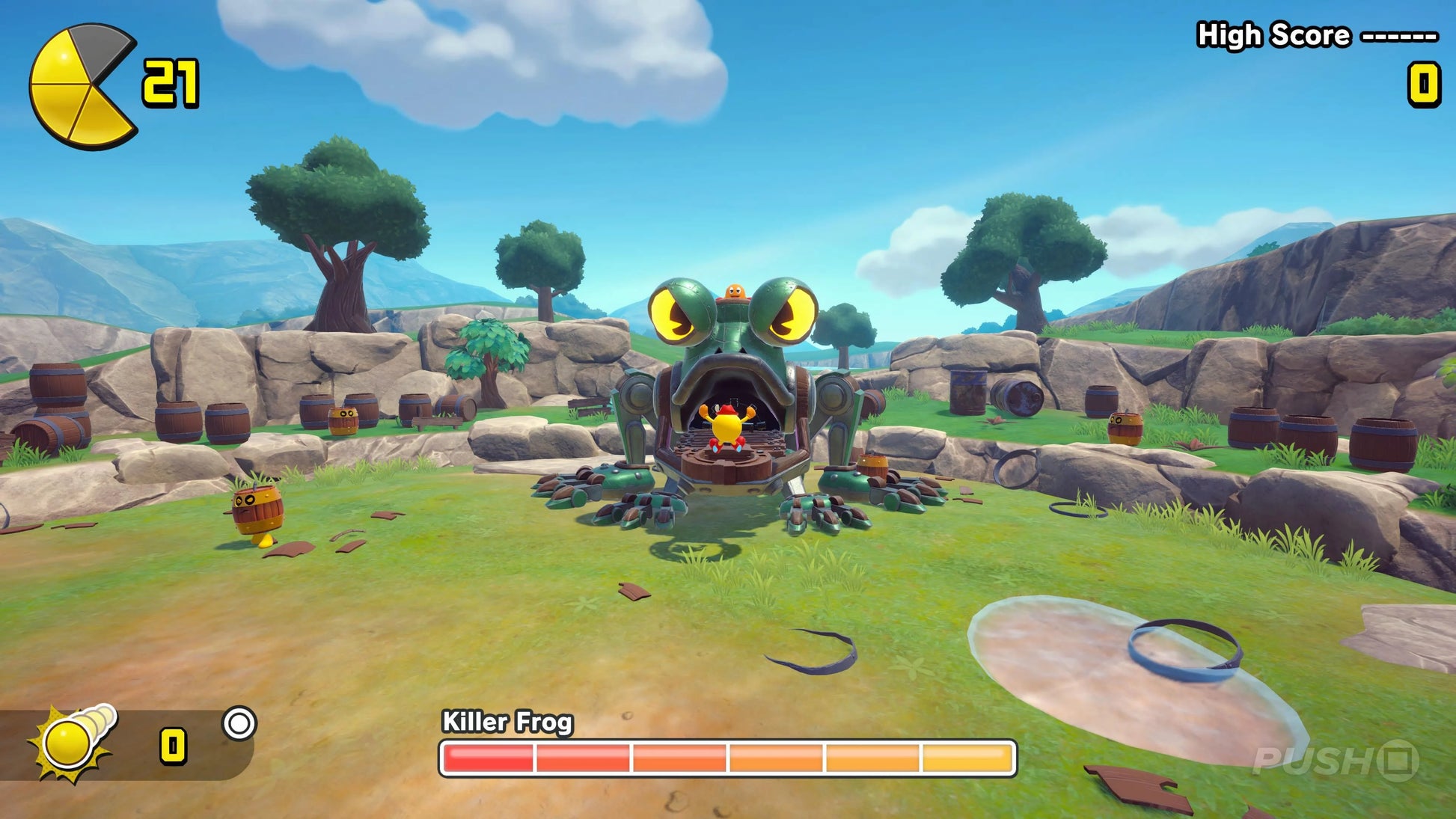
Task: Select the Killer Frog name label
Action: pos(509,722)
